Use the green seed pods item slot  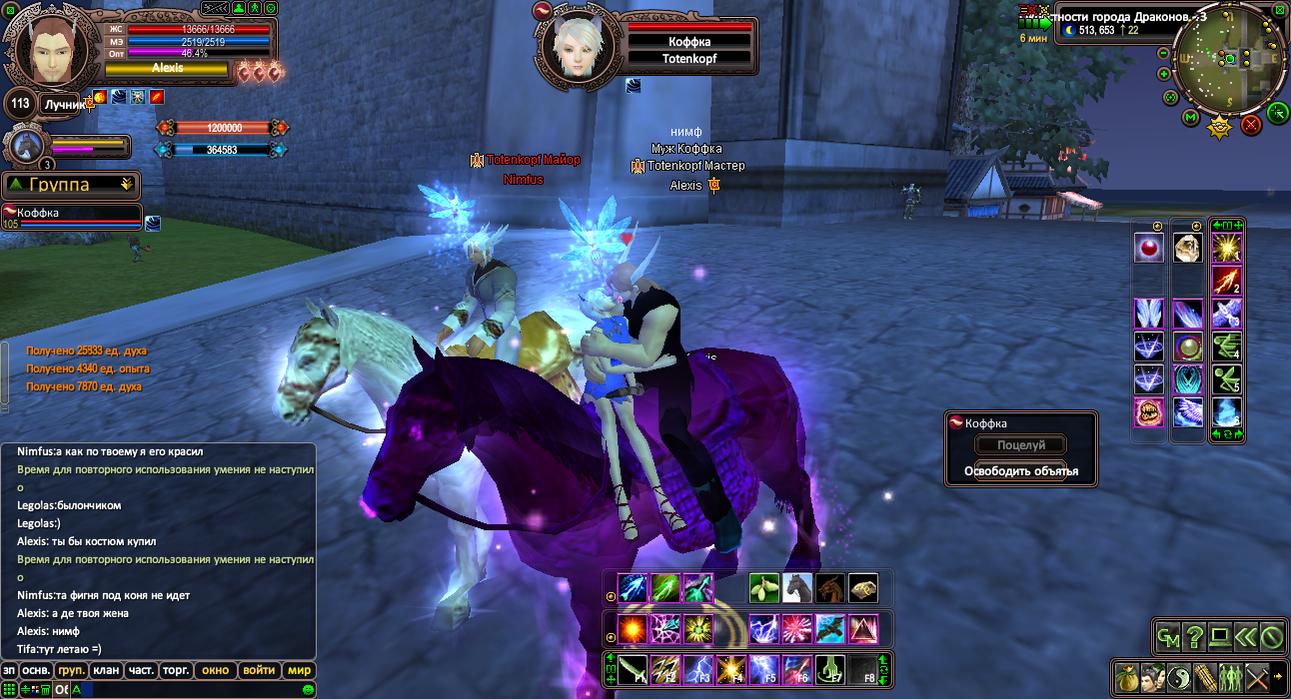[x=764, y=588]
